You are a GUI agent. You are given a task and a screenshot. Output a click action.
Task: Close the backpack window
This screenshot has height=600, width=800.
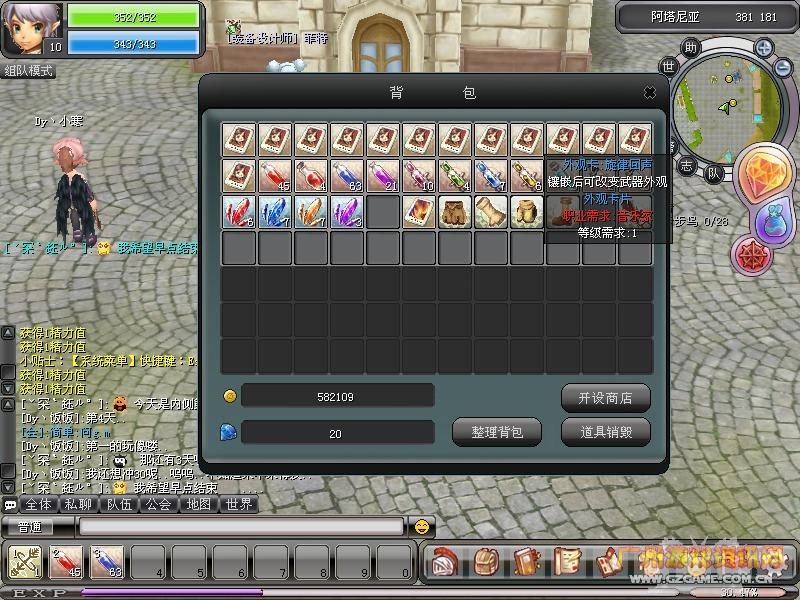tap(649, 93)
